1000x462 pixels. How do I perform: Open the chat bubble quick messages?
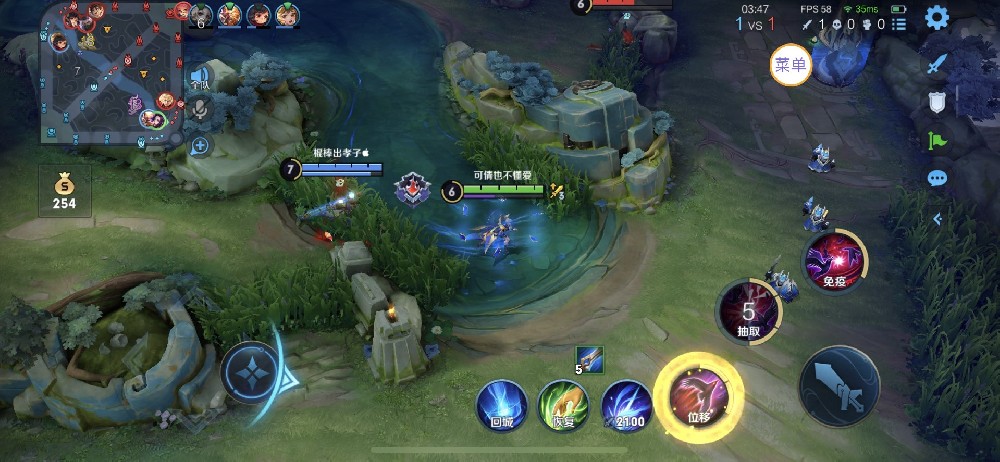(937, 178)
